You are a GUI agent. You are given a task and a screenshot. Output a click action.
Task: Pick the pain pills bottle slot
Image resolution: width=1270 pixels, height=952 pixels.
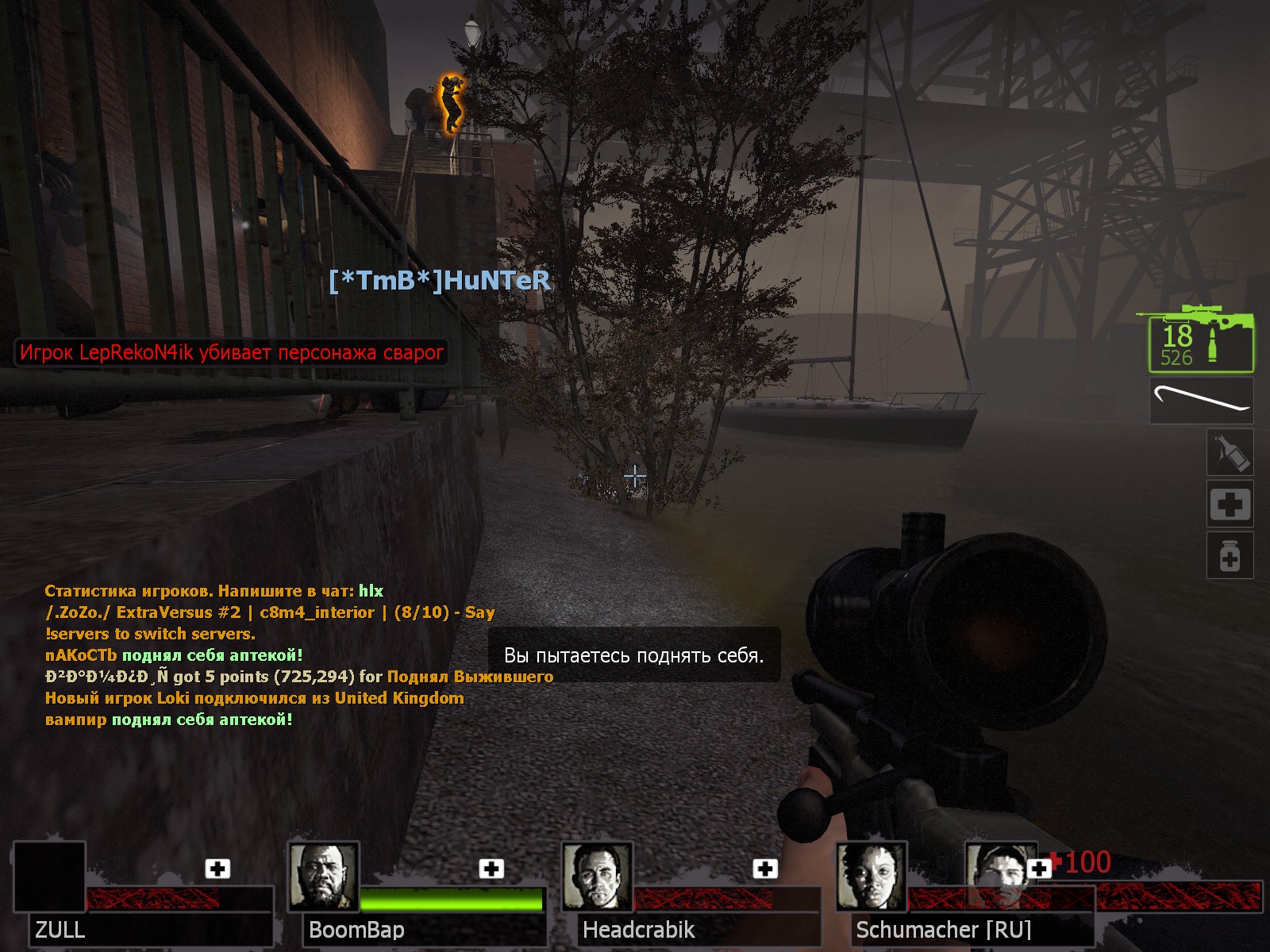pyautogui.click(x=1230, y=555)
